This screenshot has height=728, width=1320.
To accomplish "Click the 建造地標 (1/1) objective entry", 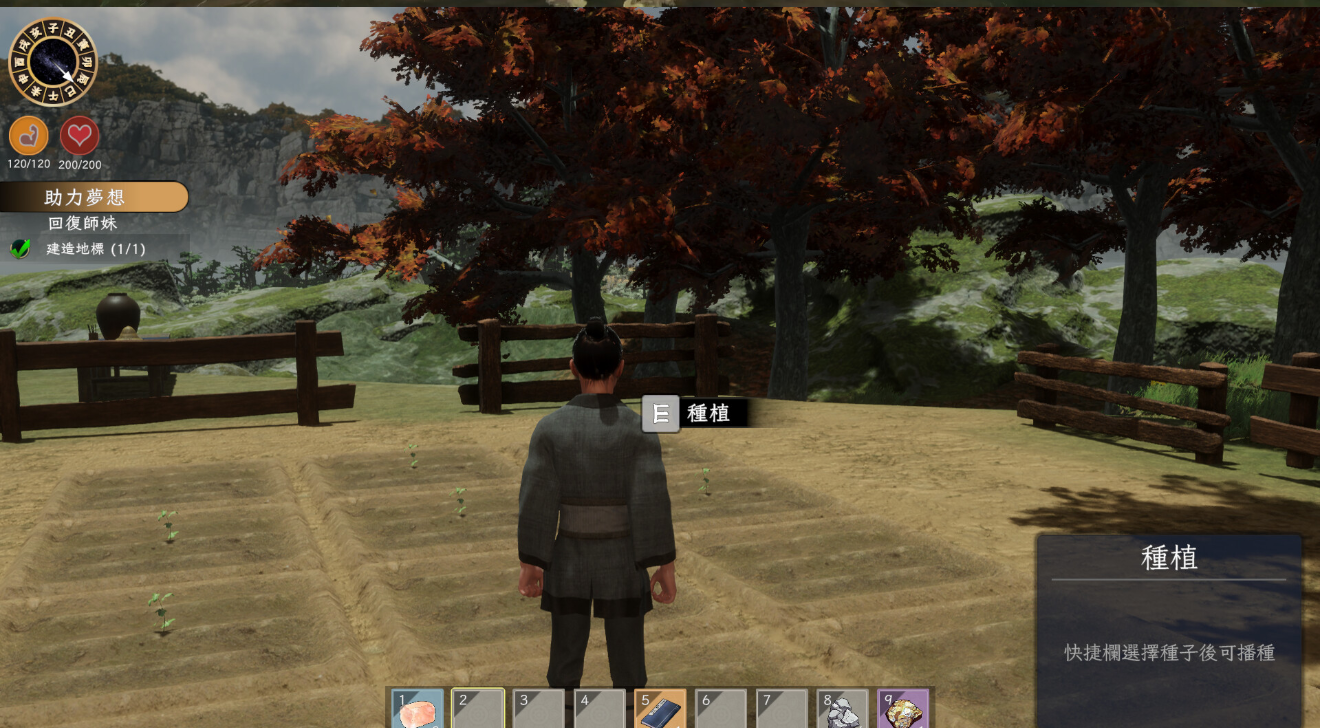I will (x=95, y=248).
